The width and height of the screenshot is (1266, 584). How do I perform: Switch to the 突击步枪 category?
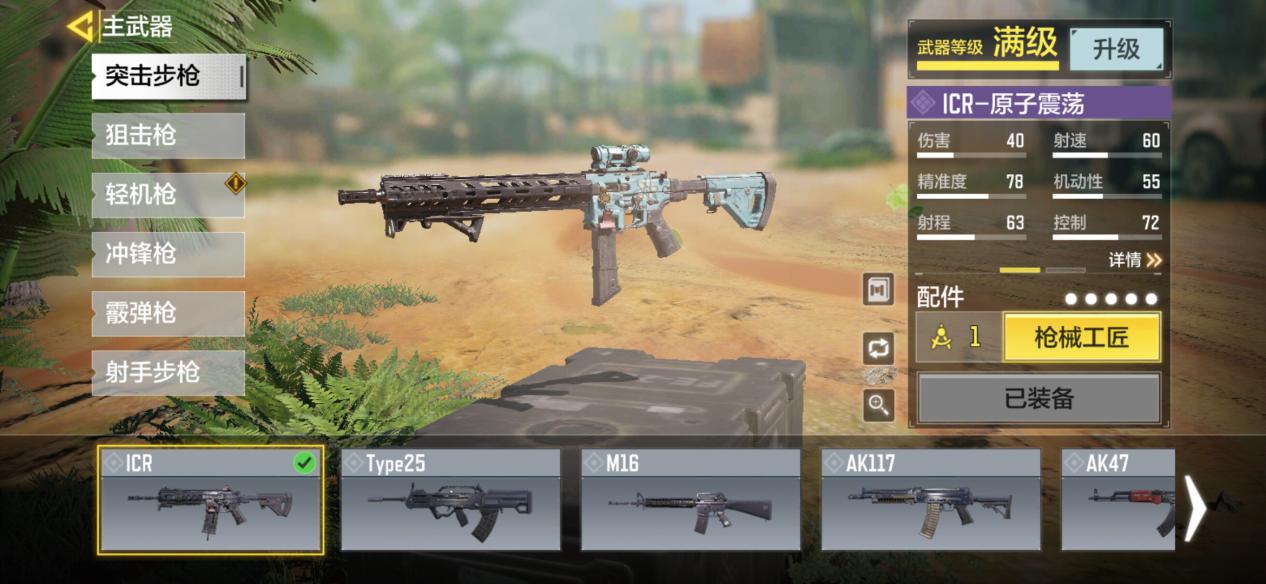click(x=168, y=76)
